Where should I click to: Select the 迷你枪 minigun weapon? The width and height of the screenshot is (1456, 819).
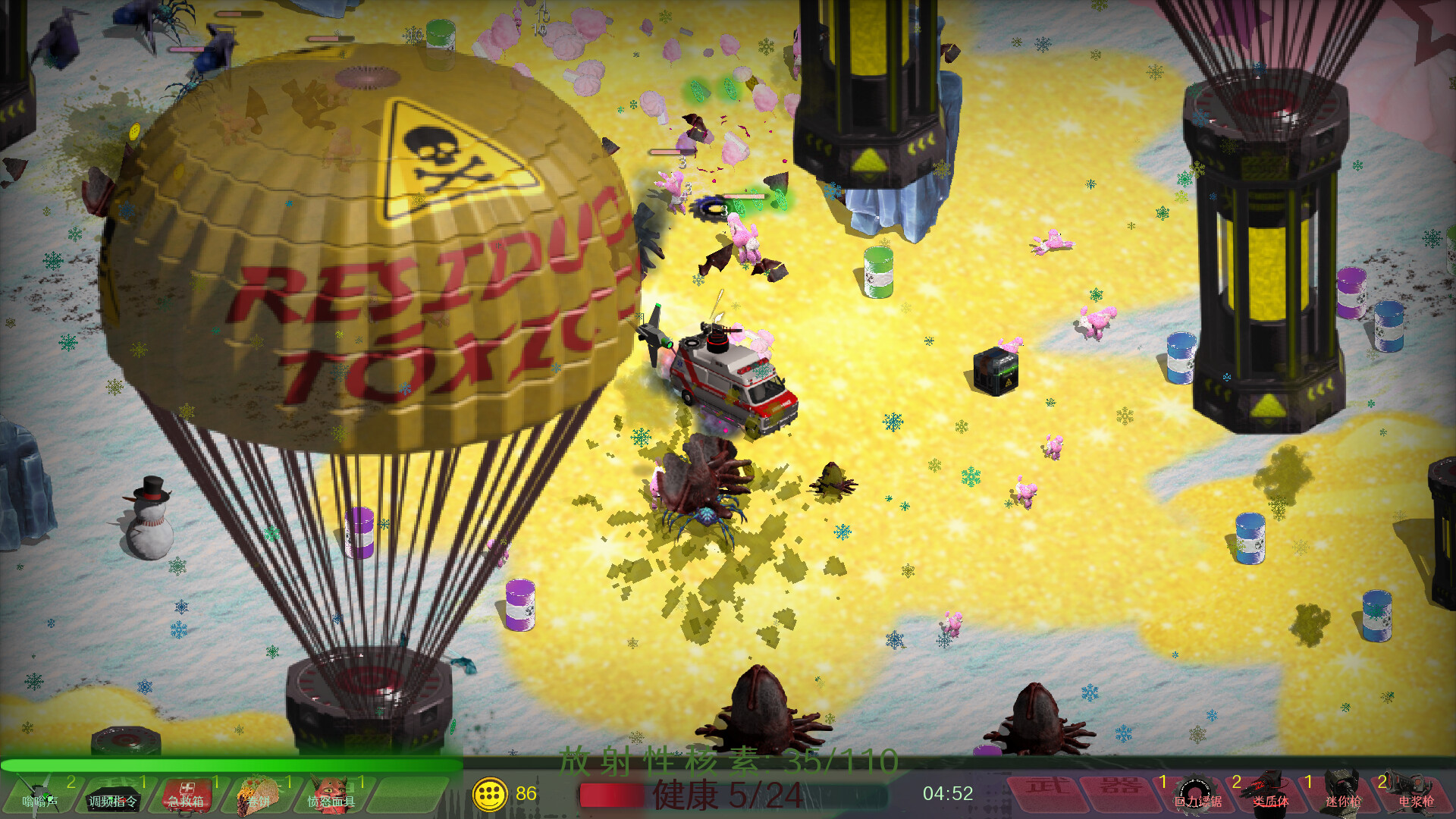1343,793
